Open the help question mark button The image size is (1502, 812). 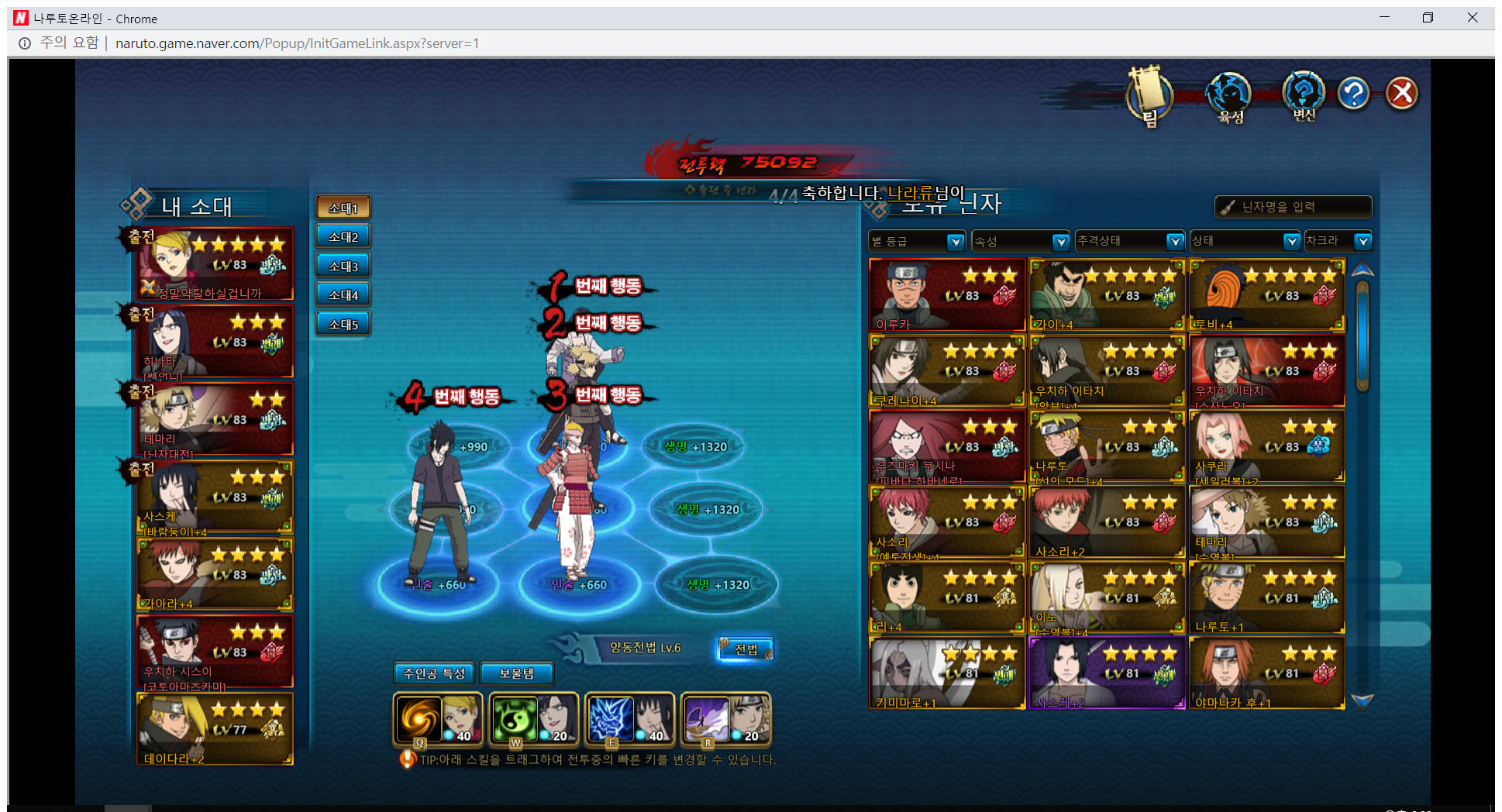pos(1353,94)
